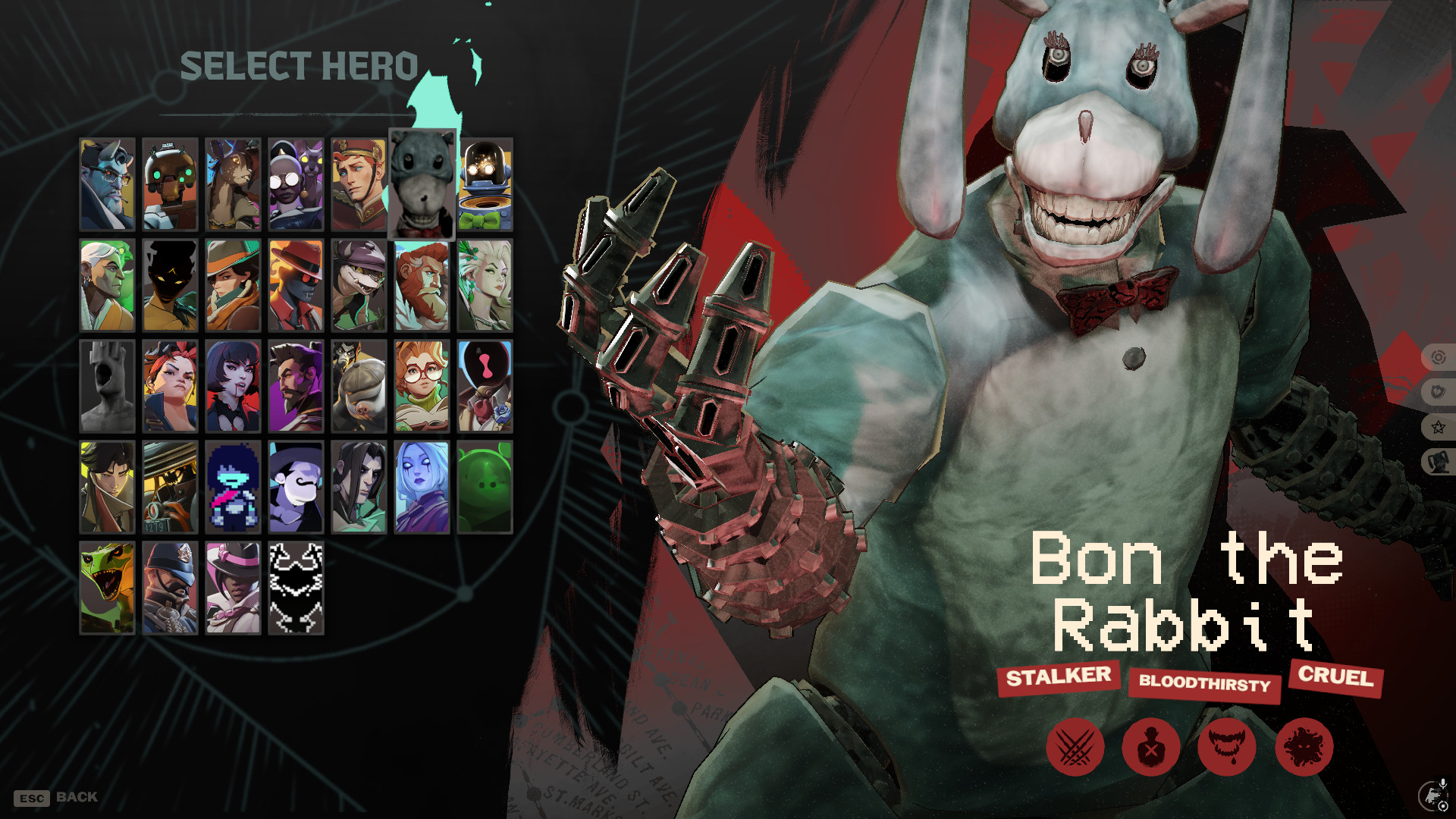Expand the dark silhouette hero with glowing eyes
This screenshot has width=1456, height=819.
tap(170, 286)
